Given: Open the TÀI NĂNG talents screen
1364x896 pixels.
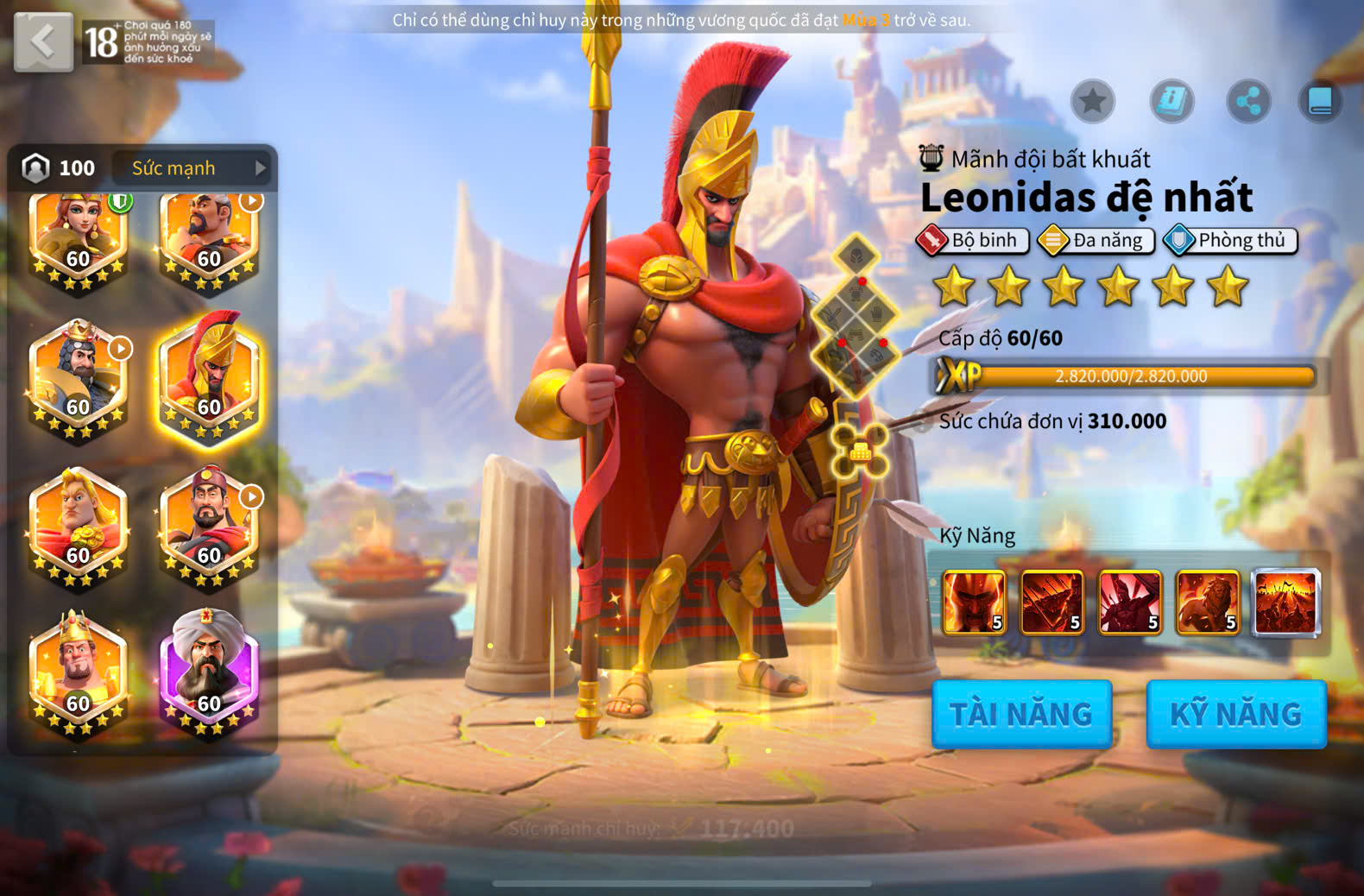Looking at the screenshot, I should 1021,714.
